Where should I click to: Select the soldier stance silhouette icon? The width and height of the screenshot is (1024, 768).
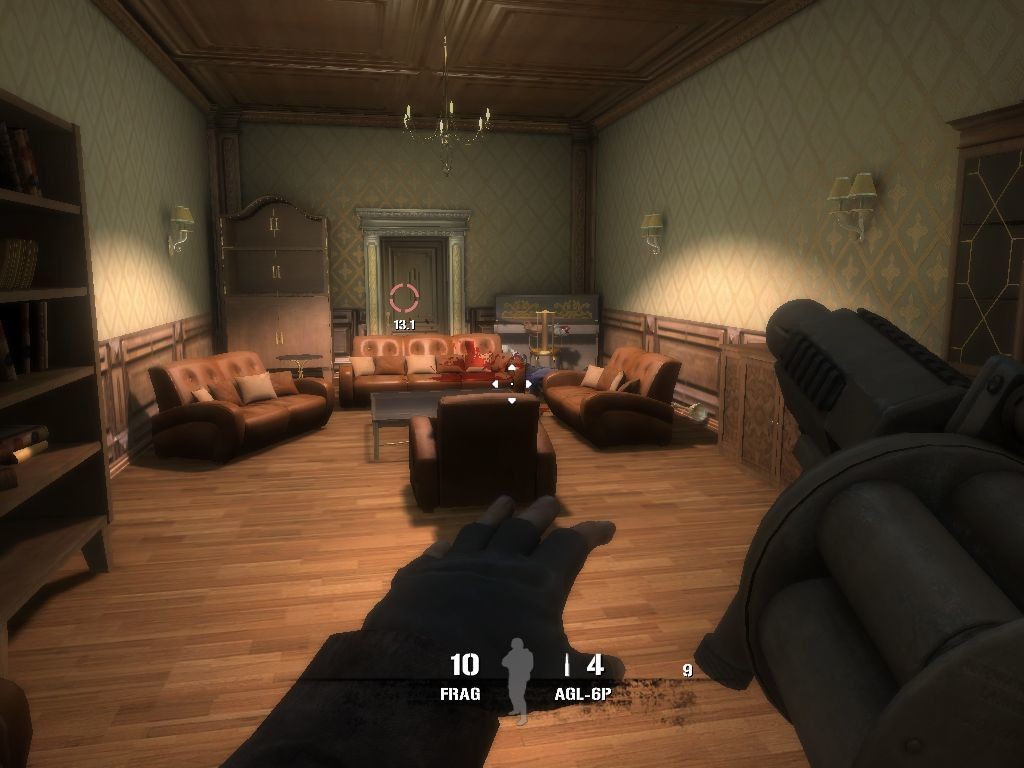(x=517, y=677)
